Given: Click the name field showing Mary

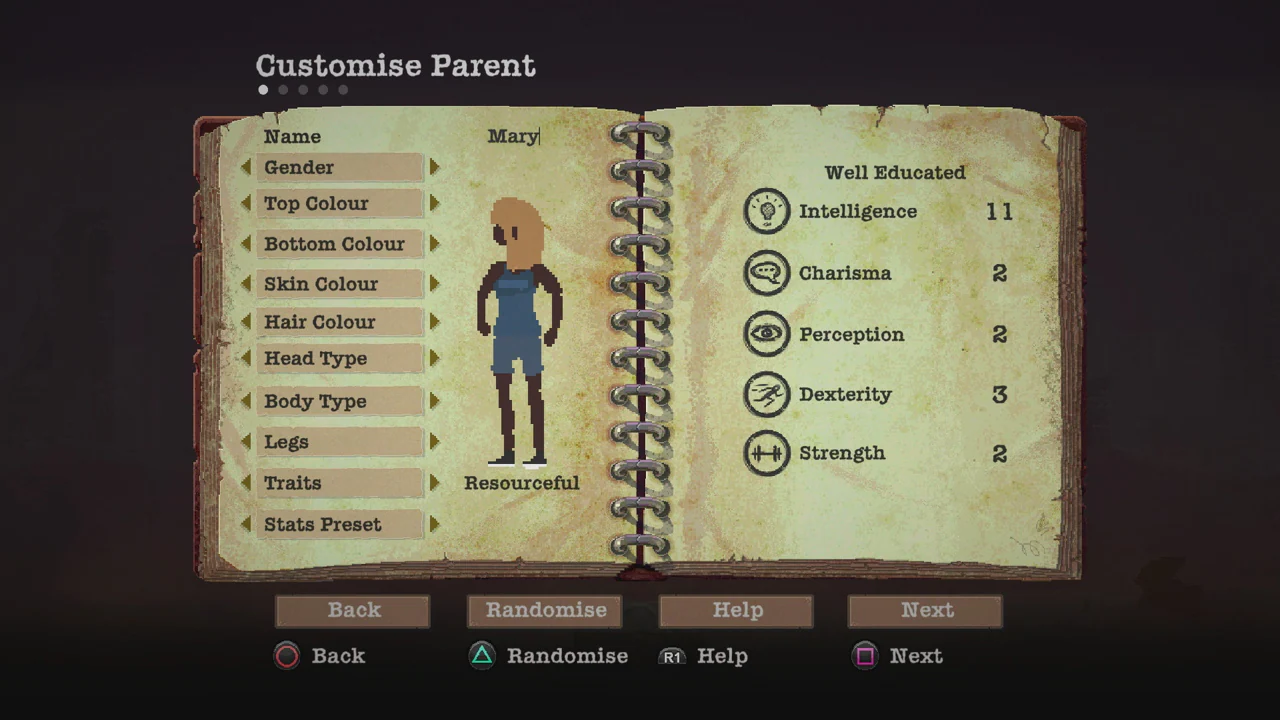Looking at the screenshot, I should pyautogui.click(x=513, y=136).
